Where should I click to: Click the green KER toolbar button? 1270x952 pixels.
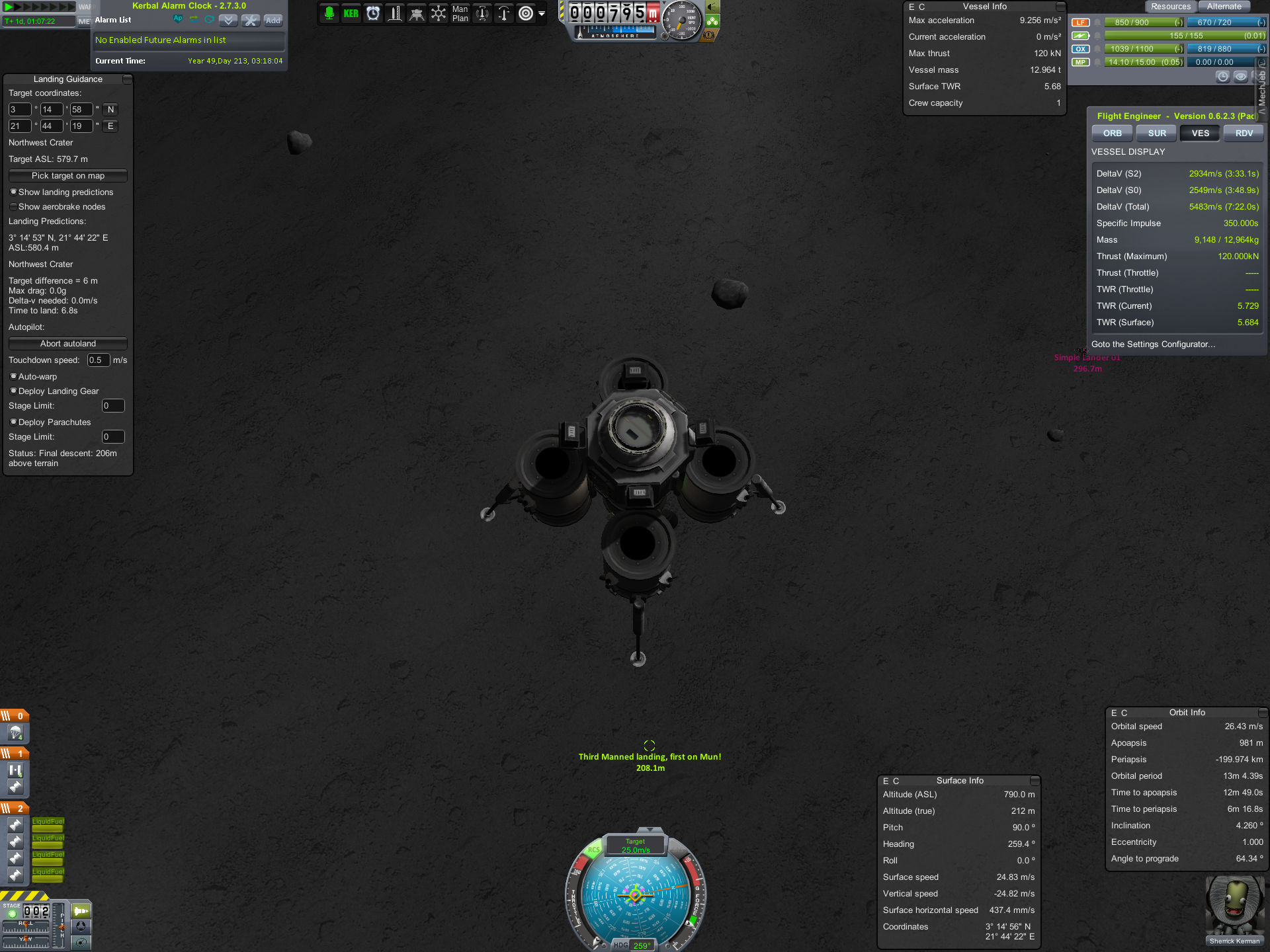tap(351, 14)
